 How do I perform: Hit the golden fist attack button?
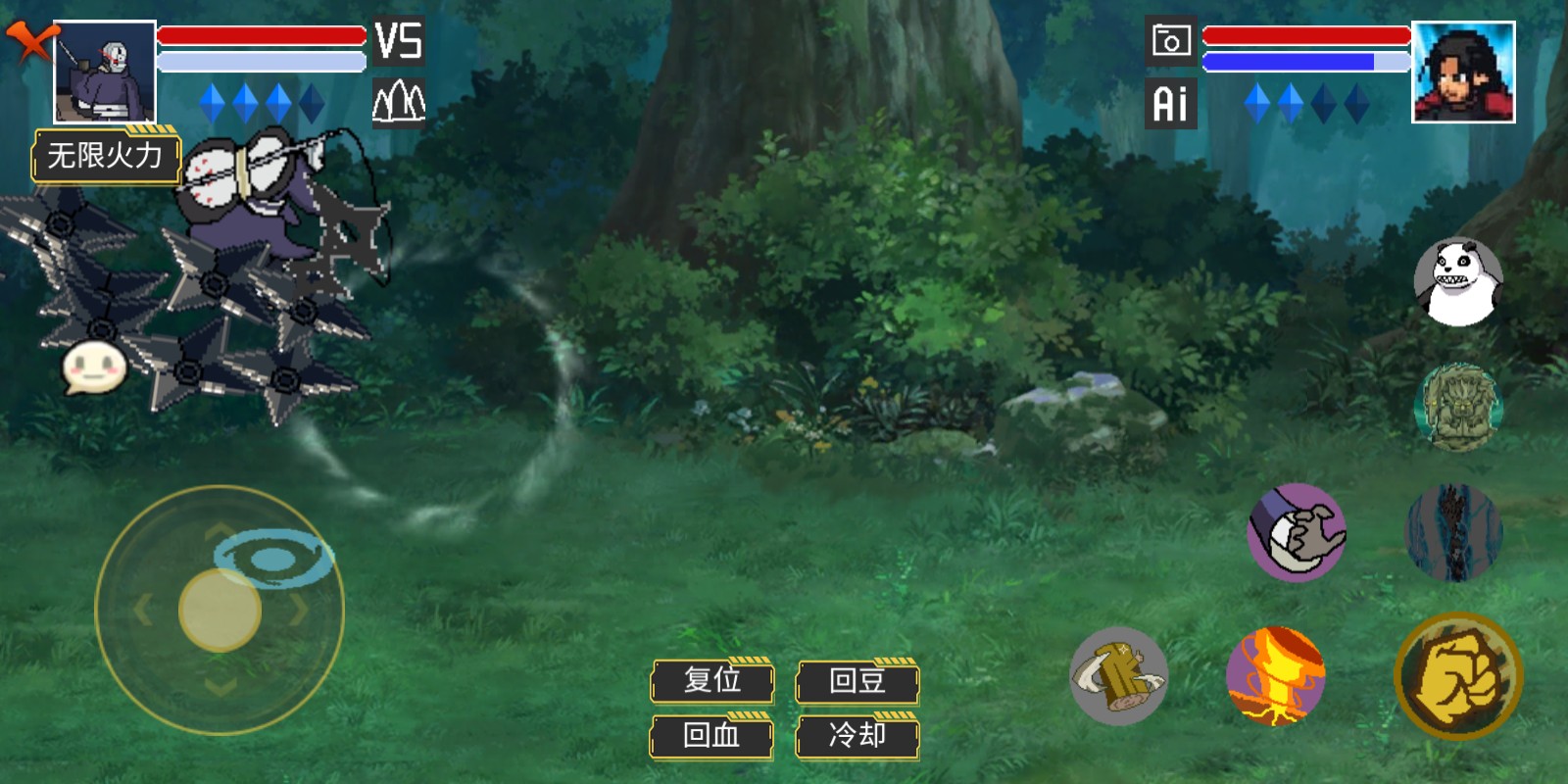[x=1457, y=676]
